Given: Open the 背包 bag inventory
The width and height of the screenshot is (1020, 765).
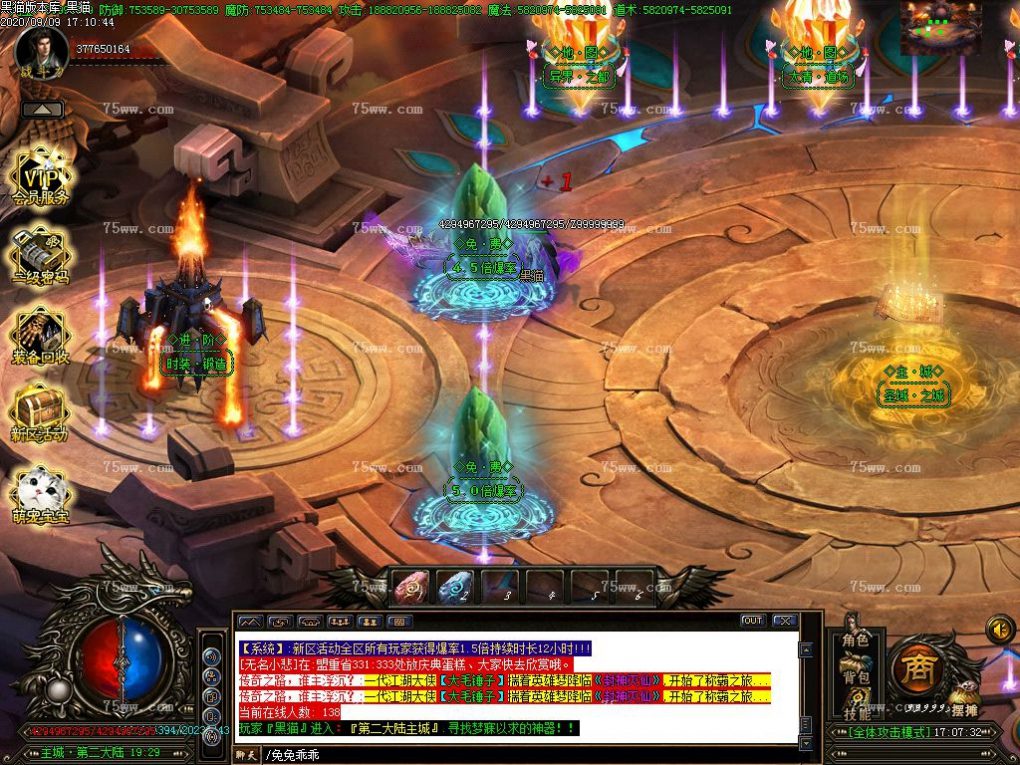Looking at the screenshot, I should coord(855,678).
